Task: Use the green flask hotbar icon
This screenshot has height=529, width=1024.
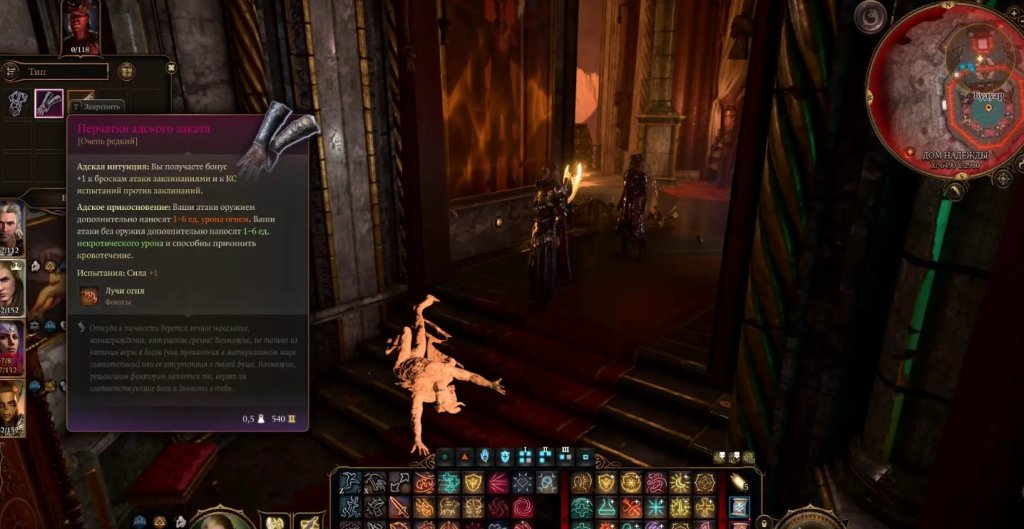Action: coord(606,506)
